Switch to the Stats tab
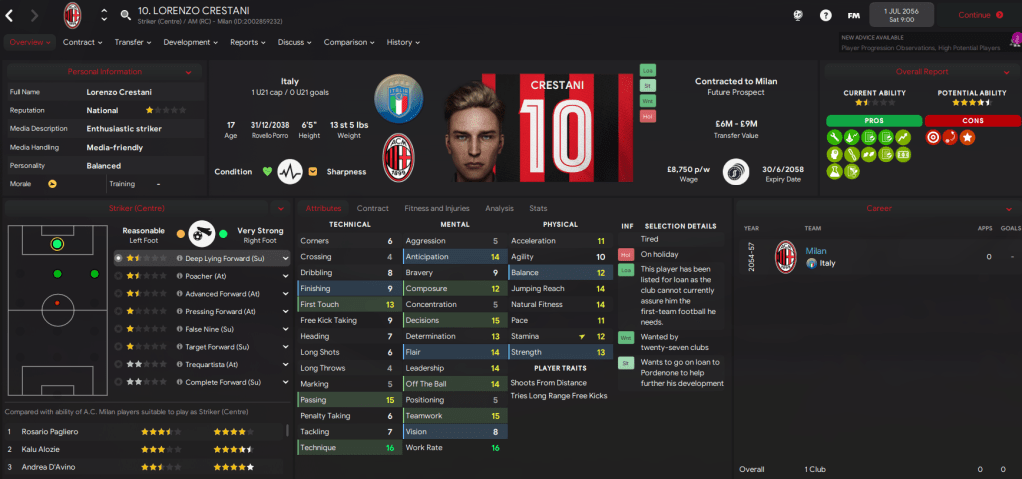The image size is (1022, 479). click(x=538, y=208)
